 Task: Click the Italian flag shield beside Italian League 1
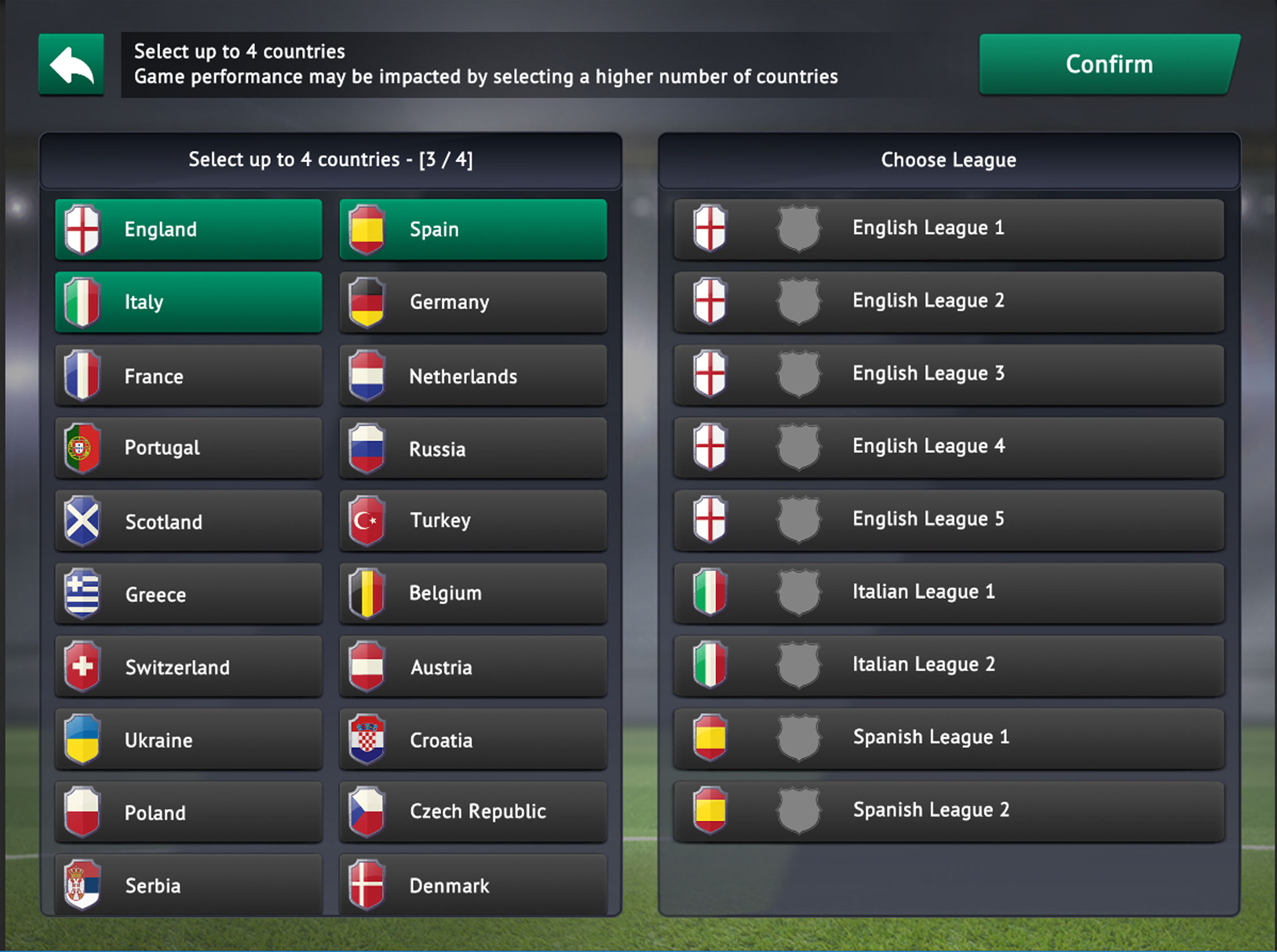pyautogui.click(x=711, y=591)
